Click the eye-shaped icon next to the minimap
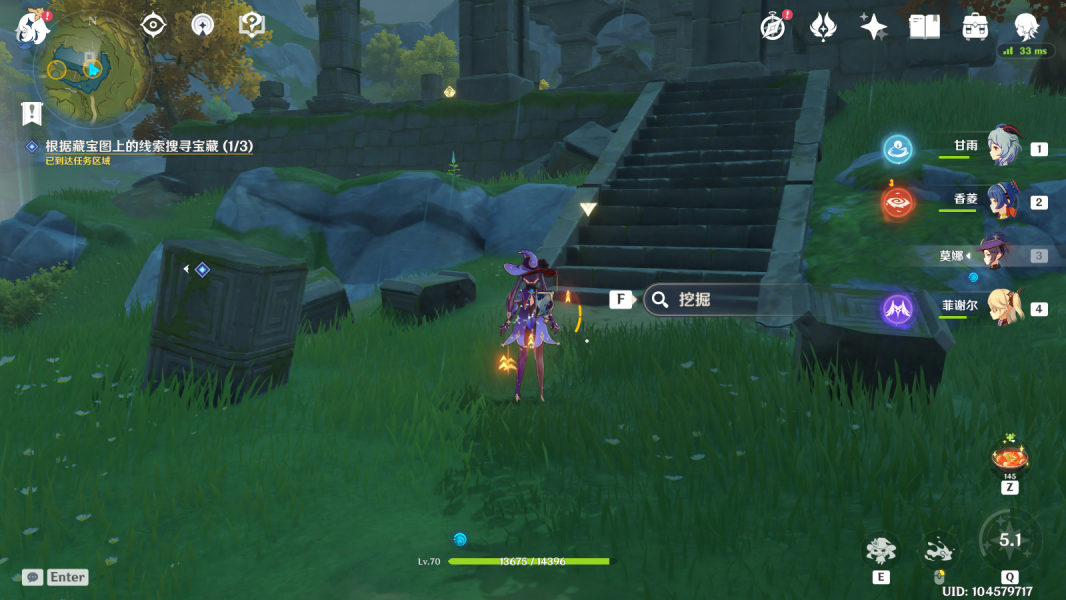The height and width of the screenshot is (600, 1066). [x=153, y=25]
